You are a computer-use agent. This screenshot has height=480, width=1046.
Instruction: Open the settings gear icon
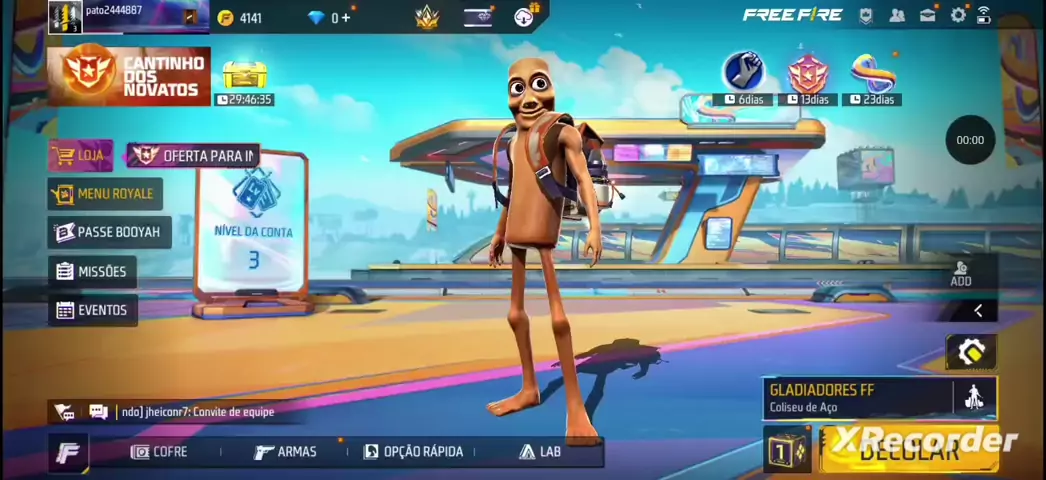[958, 15]
